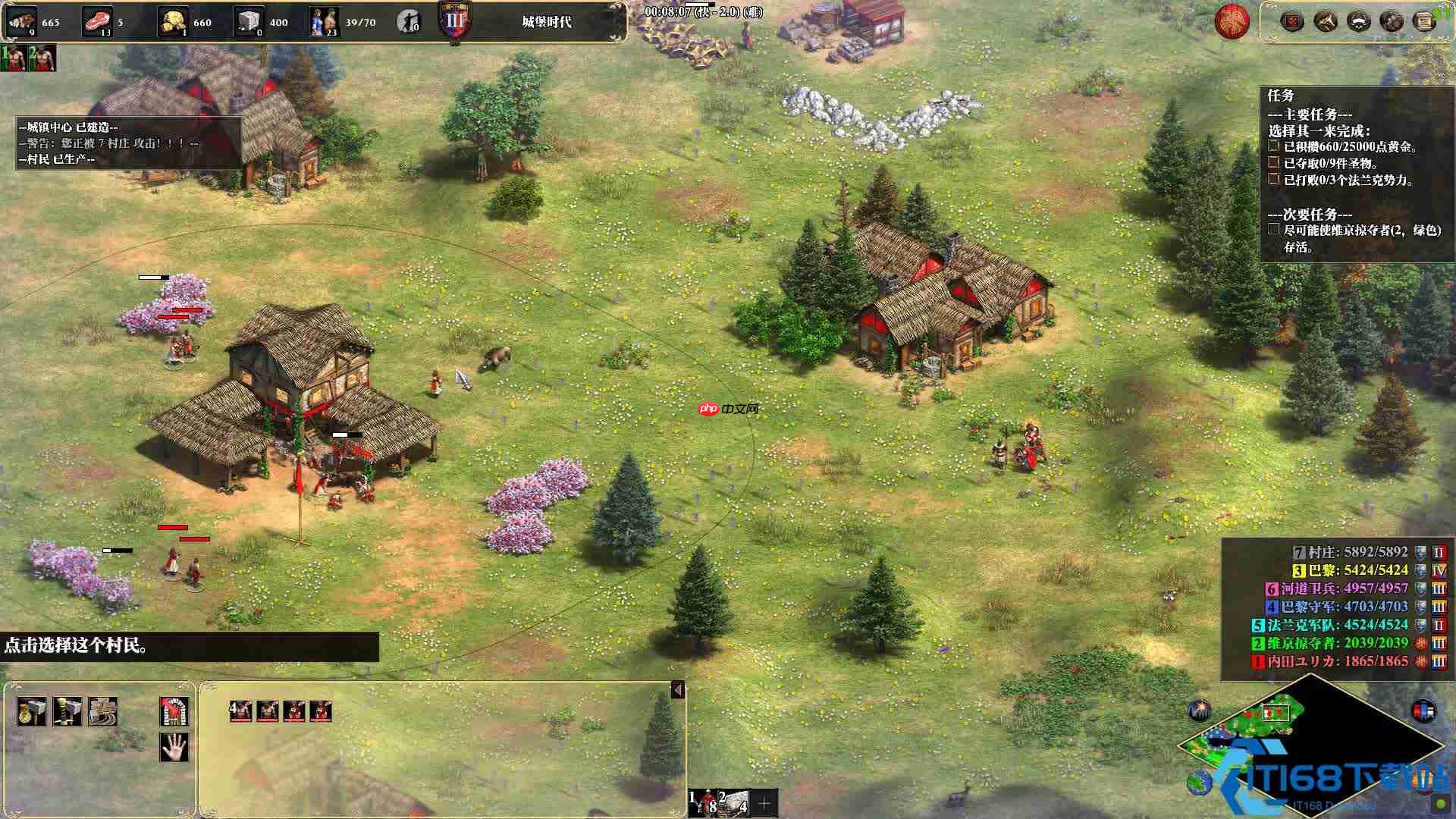Select control group 1 at bottom
The height and width of the screenshot is (819, 1456).
[703, 802]
